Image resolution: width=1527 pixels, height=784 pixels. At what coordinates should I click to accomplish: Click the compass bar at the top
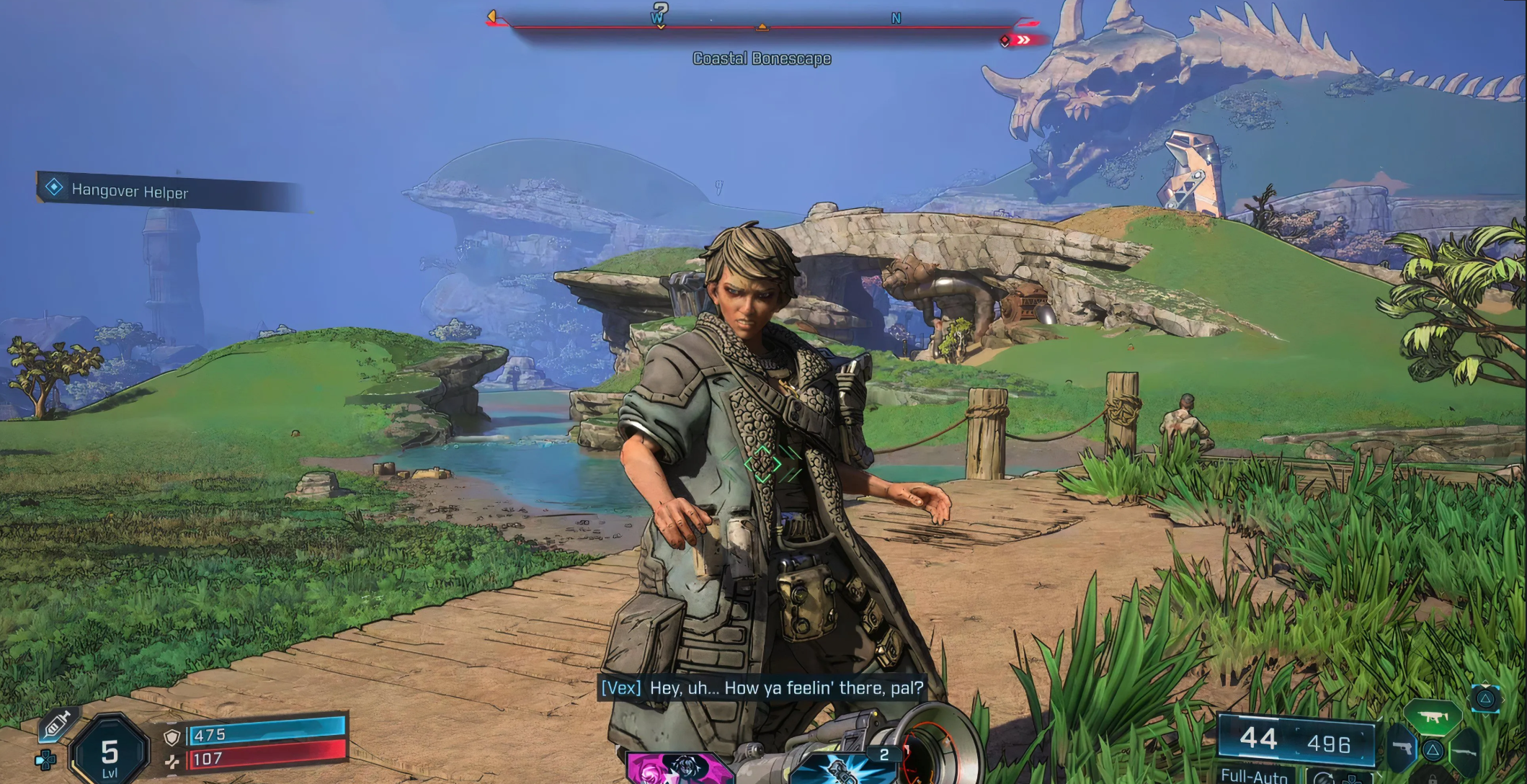[x=762, y=27]
